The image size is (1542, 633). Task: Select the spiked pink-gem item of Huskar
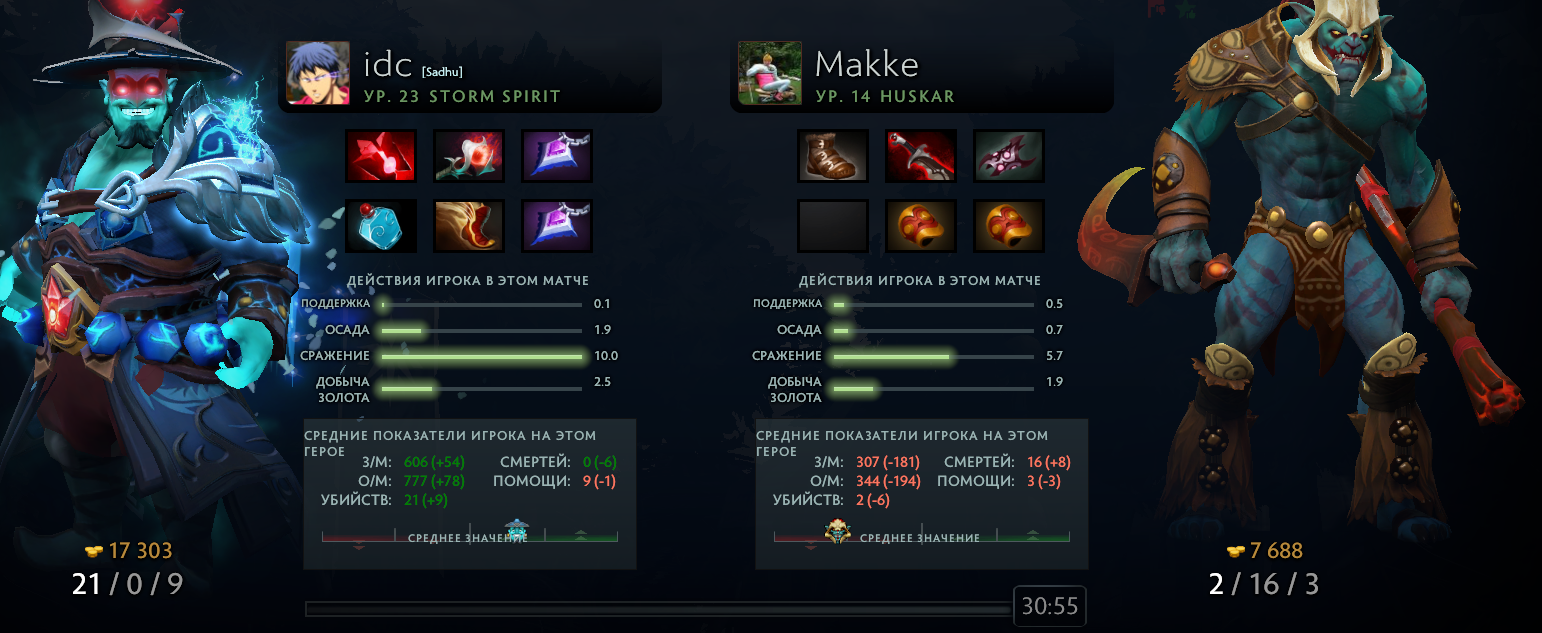(1009, 155)
